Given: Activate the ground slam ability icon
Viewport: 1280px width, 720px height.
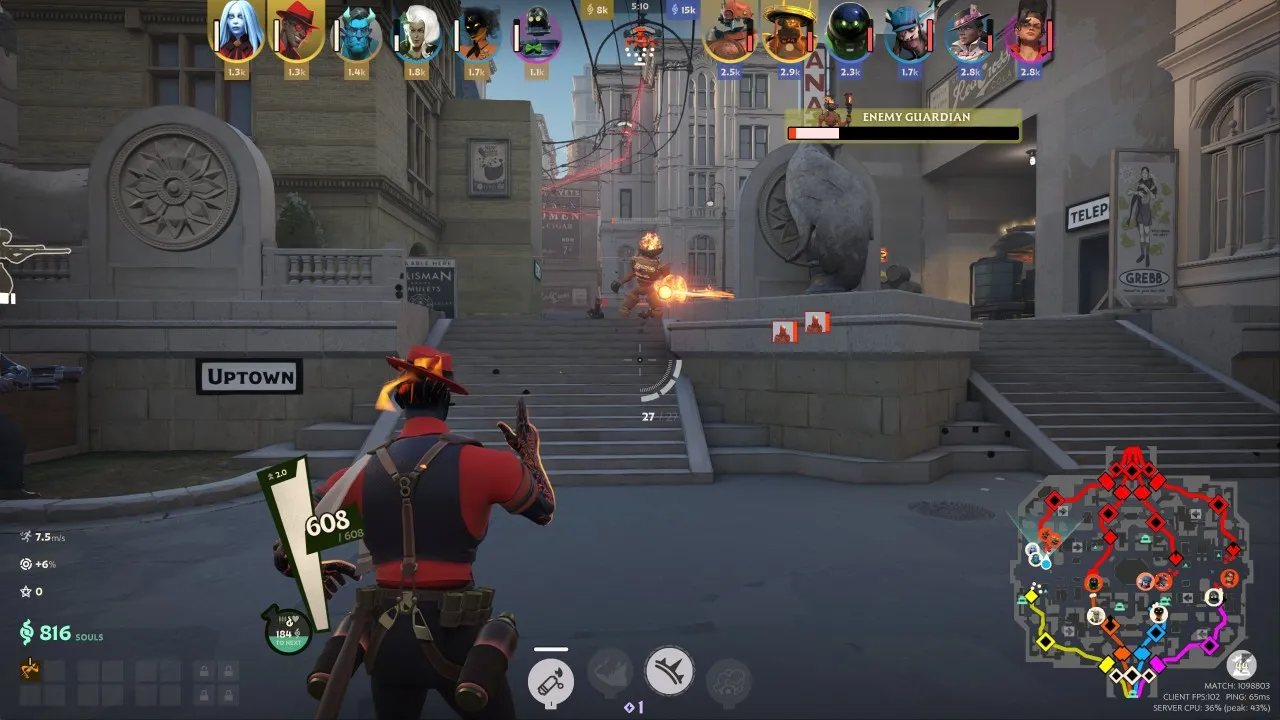Looking at the screenshot, I should point(669,671).
